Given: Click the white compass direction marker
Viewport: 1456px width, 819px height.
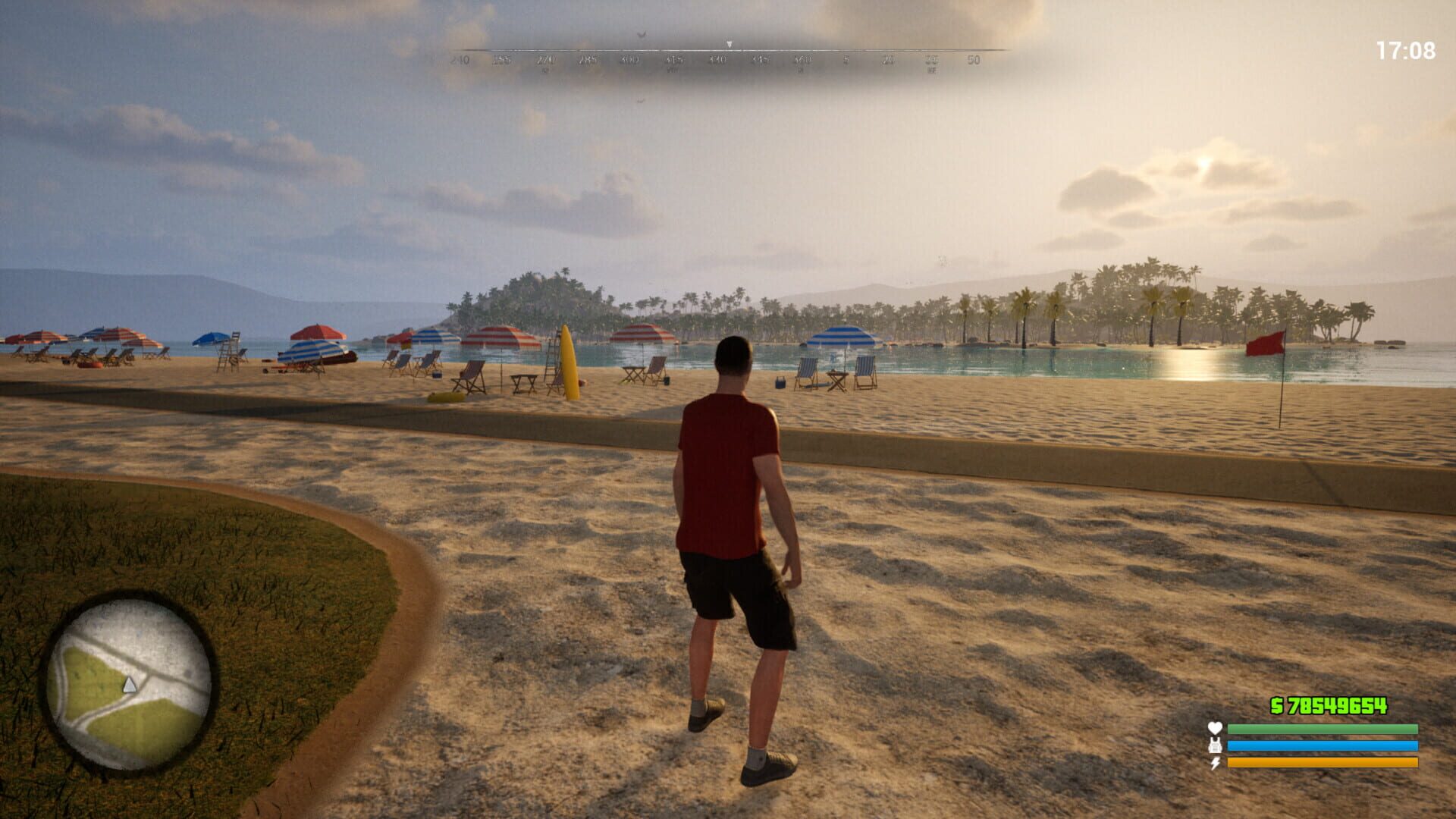Looking at the screenshot, I should (729, 43).
